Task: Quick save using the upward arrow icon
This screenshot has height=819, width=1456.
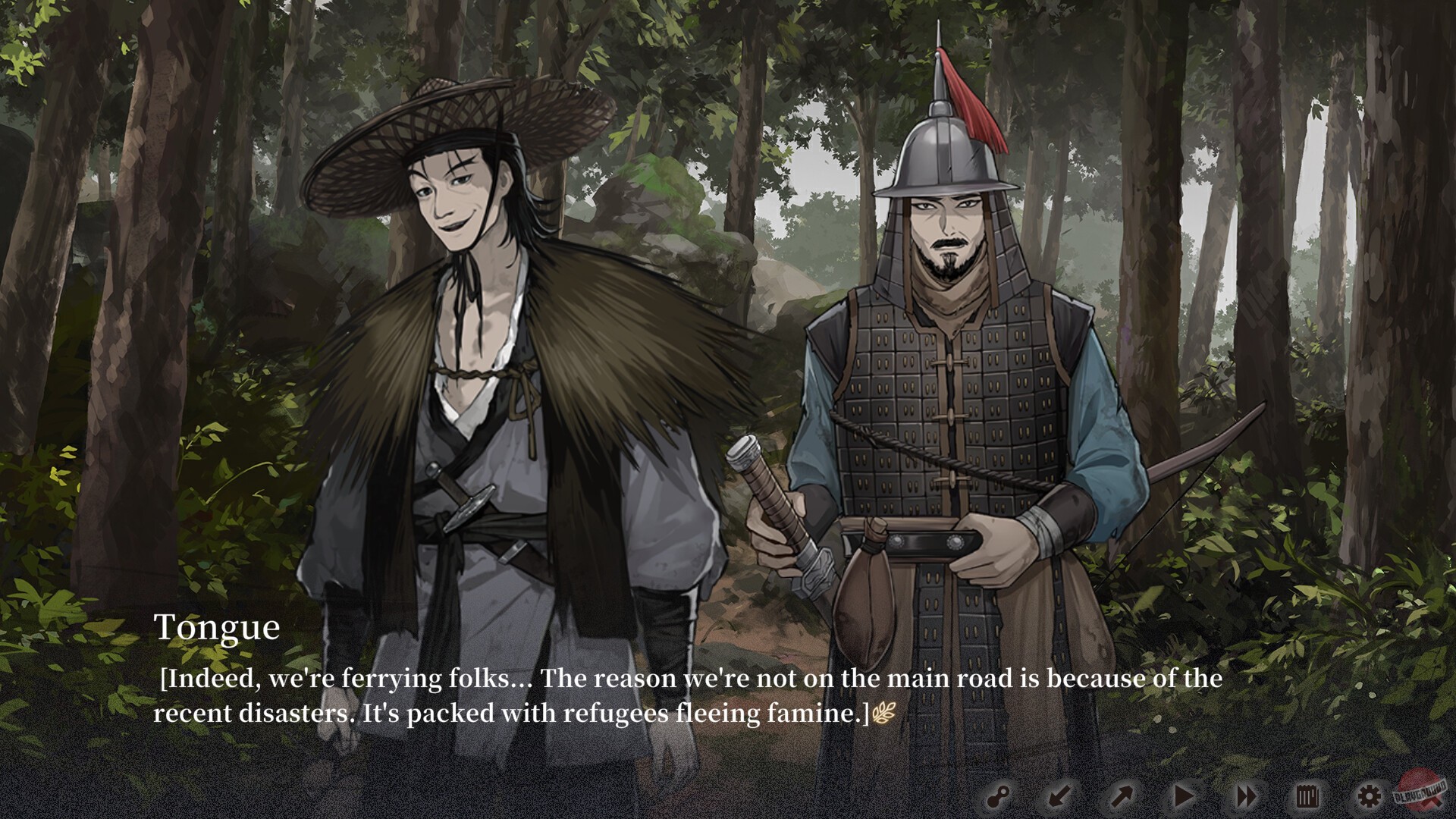Action: [x=1121, y=795]
